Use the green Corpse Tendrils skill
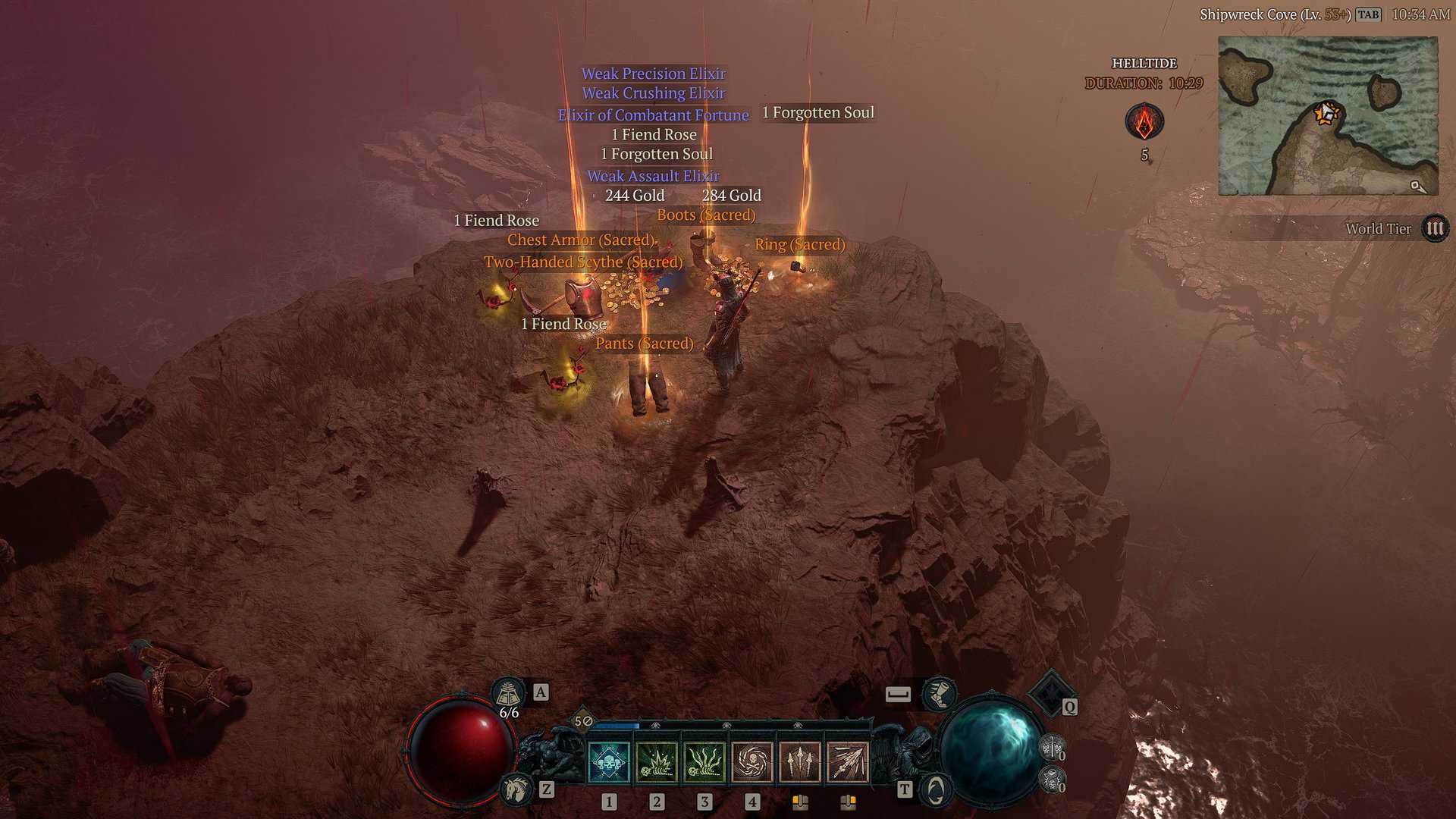The image size is (1456, 819). pos(704,761)
